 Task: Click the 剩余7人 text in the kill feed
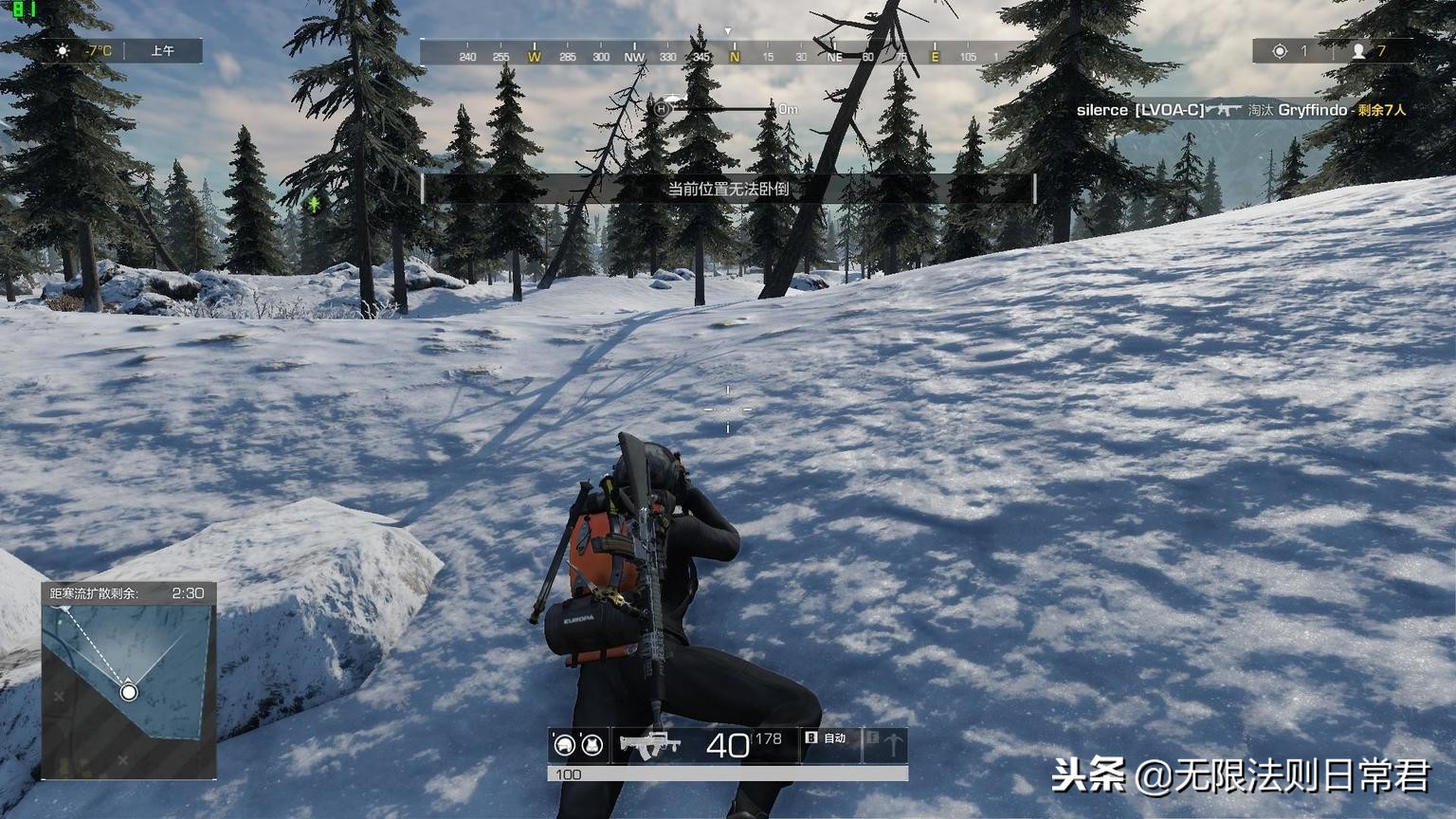(1381, 110)
